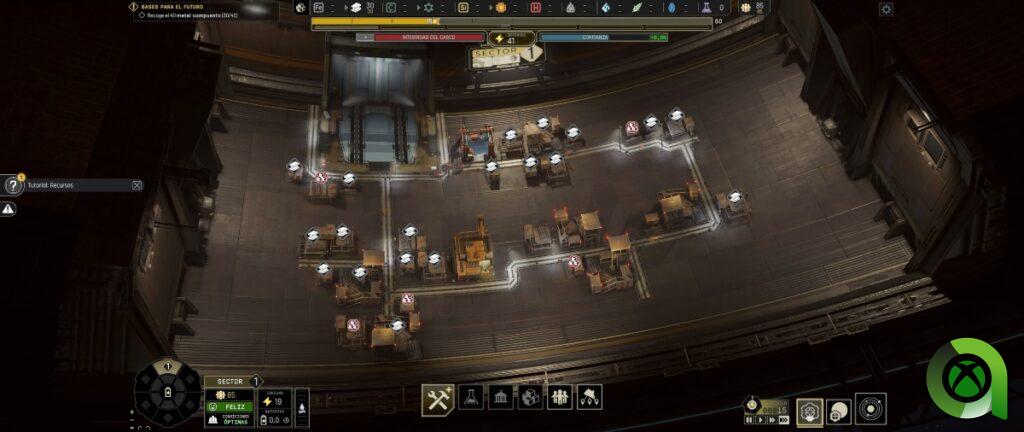Image resolution: width=1024 pixels, height=432 pixels.
Task: Pause the game speed
Action: point(749,420)
